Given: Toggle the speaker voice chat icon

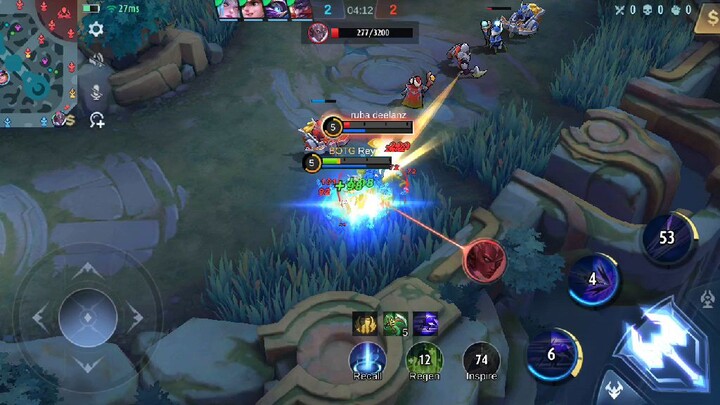Looking at the screenshot, I should (x=97, y=60).
